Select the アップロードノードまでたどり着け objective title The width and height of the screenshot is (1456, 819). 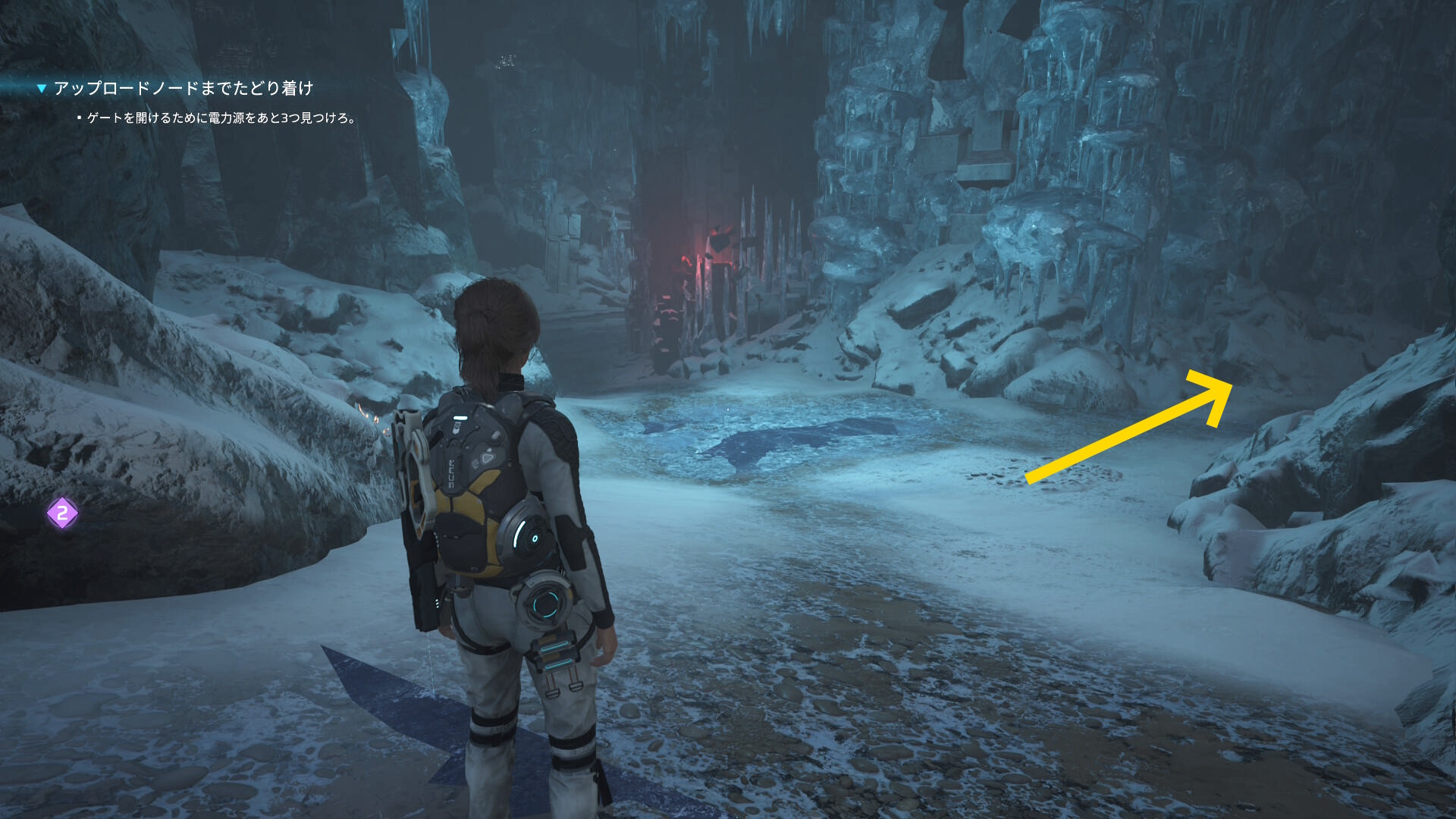point(184,89)
